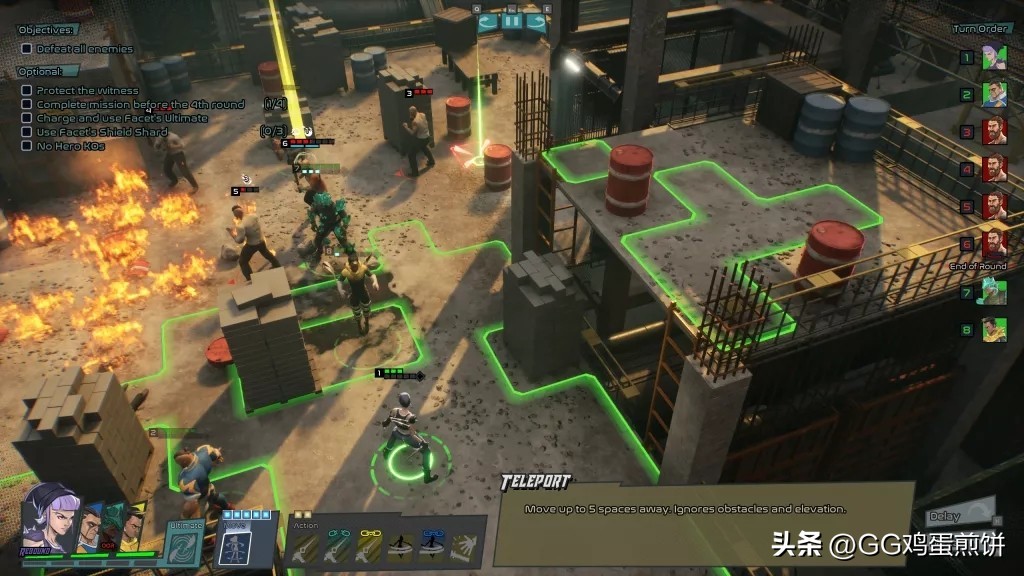
Task: Select the action icon with the blue link
Action: [432, 546]
